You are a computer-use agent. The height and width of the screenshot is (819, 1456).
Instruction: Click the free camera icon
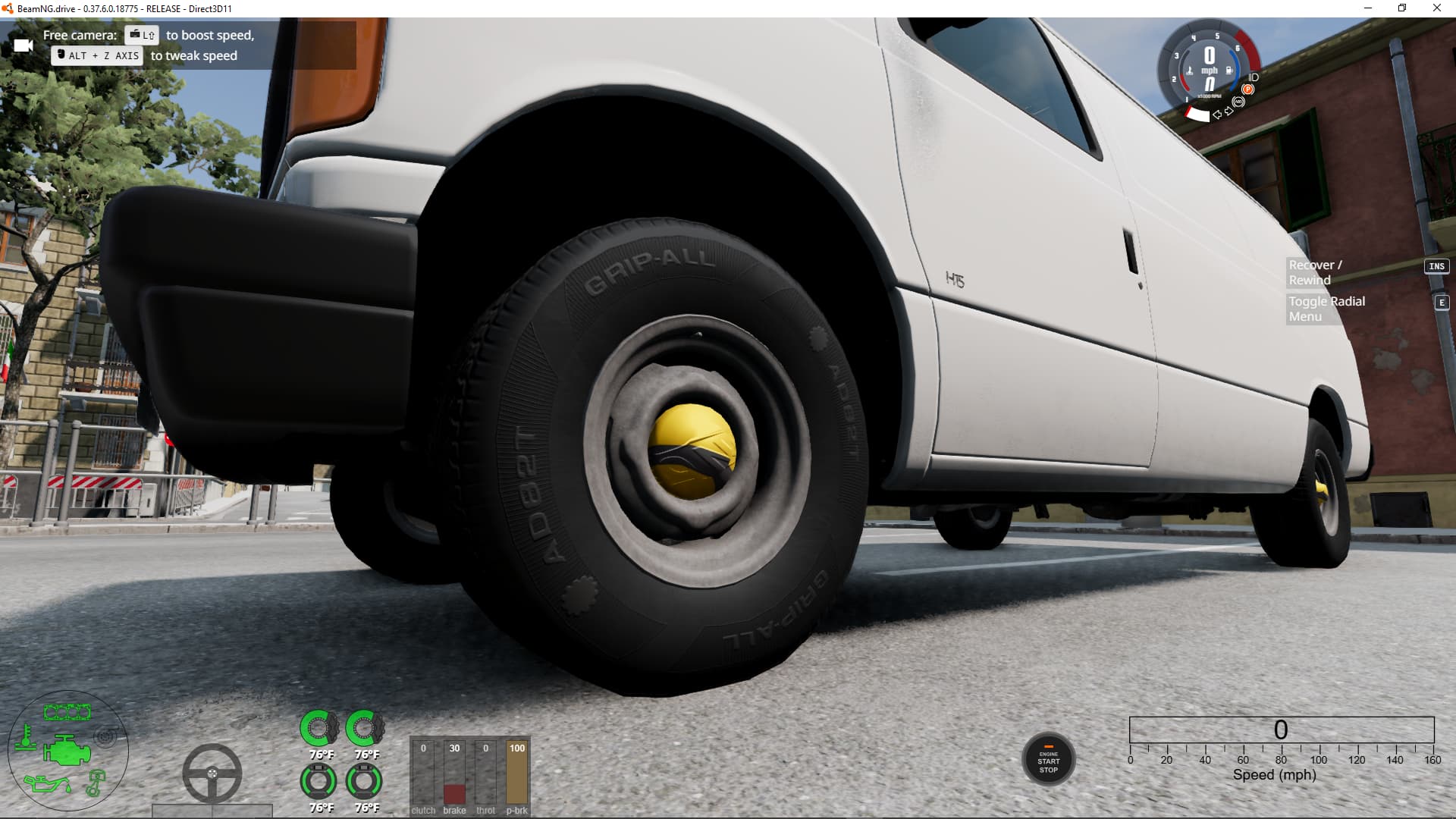pyautogui.click(x=24, y=45)
